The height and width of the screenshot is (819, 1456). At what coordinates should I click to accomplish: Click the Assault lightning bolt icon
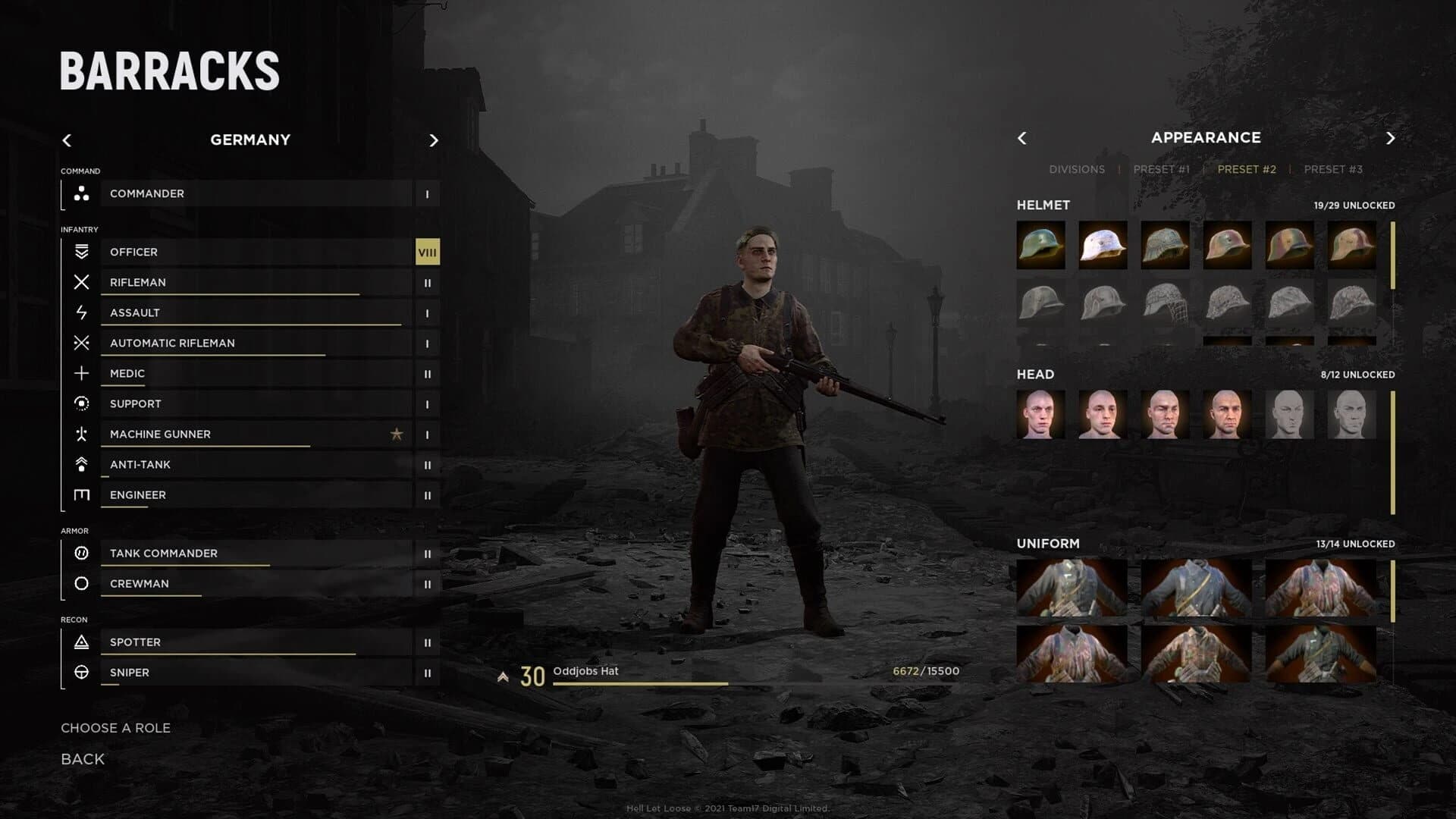coord(82,312)
